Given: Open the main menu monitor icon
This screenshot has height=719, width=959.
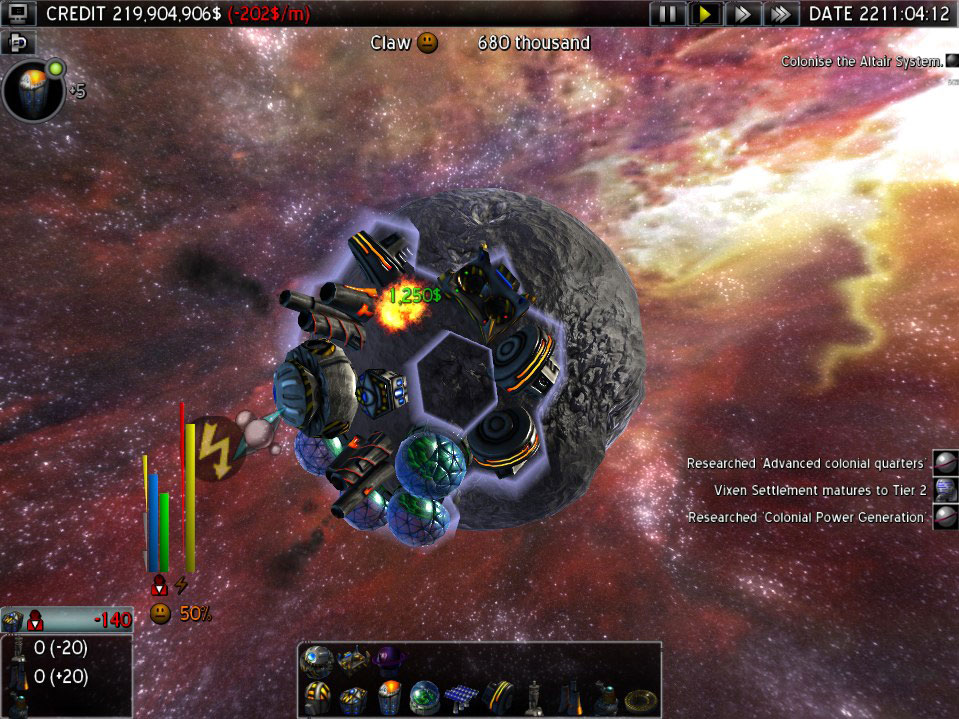Looking at the screenshot, I should pos(20,14).
